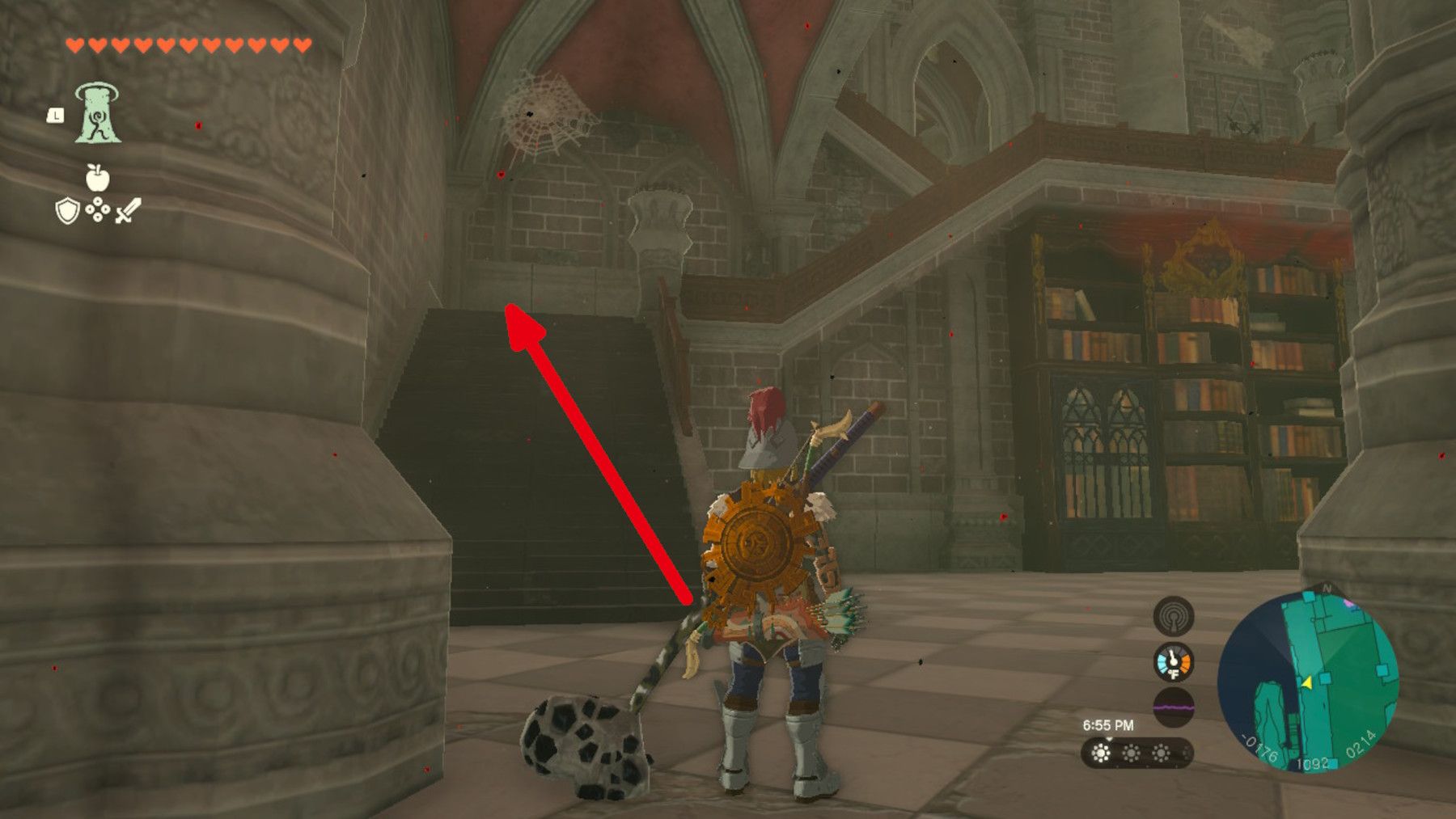Toggle the second battery charge segment
1456x819 pixels.
tap(1131, 752)
